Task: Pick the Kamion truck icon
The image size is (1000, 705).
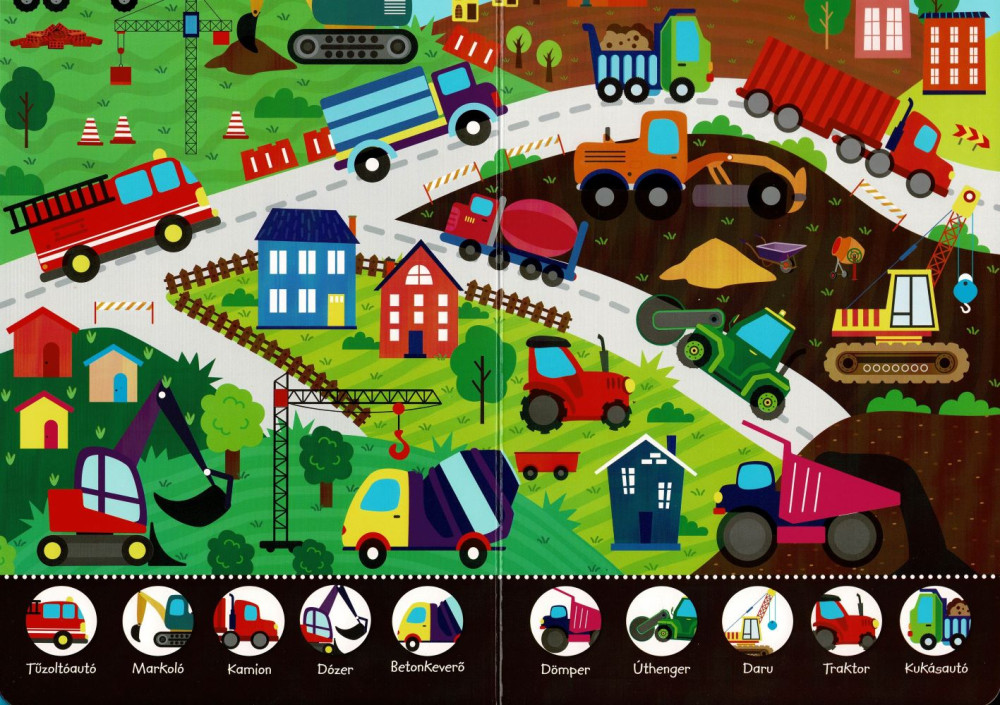Action: pyautogui.click(x=248, y=620)
